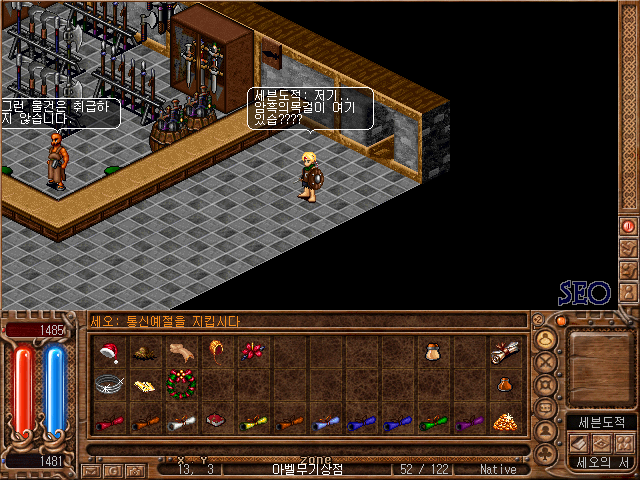Select the red spellbook item
Screen dimensions: 640x480
point(213,421)
